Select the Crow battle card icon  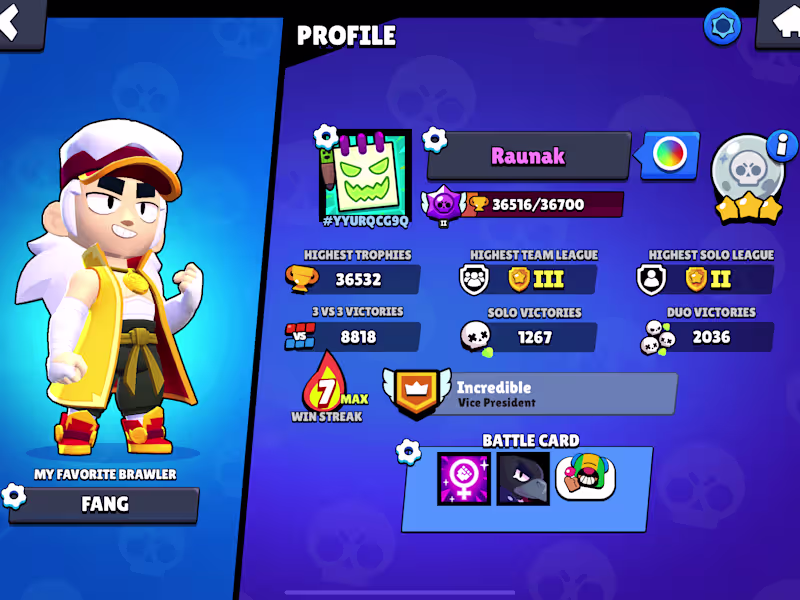click(523, 479)
